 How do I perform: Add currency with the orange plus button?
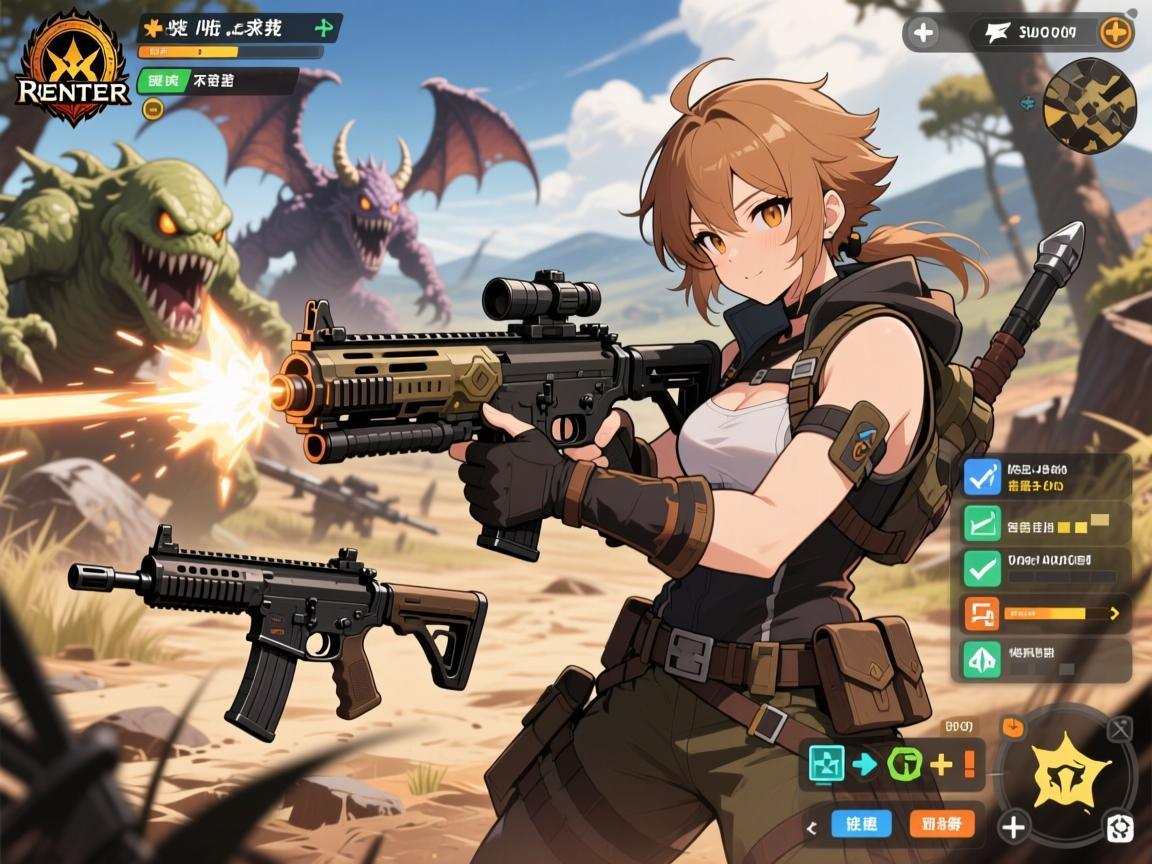click(1115, 33)
